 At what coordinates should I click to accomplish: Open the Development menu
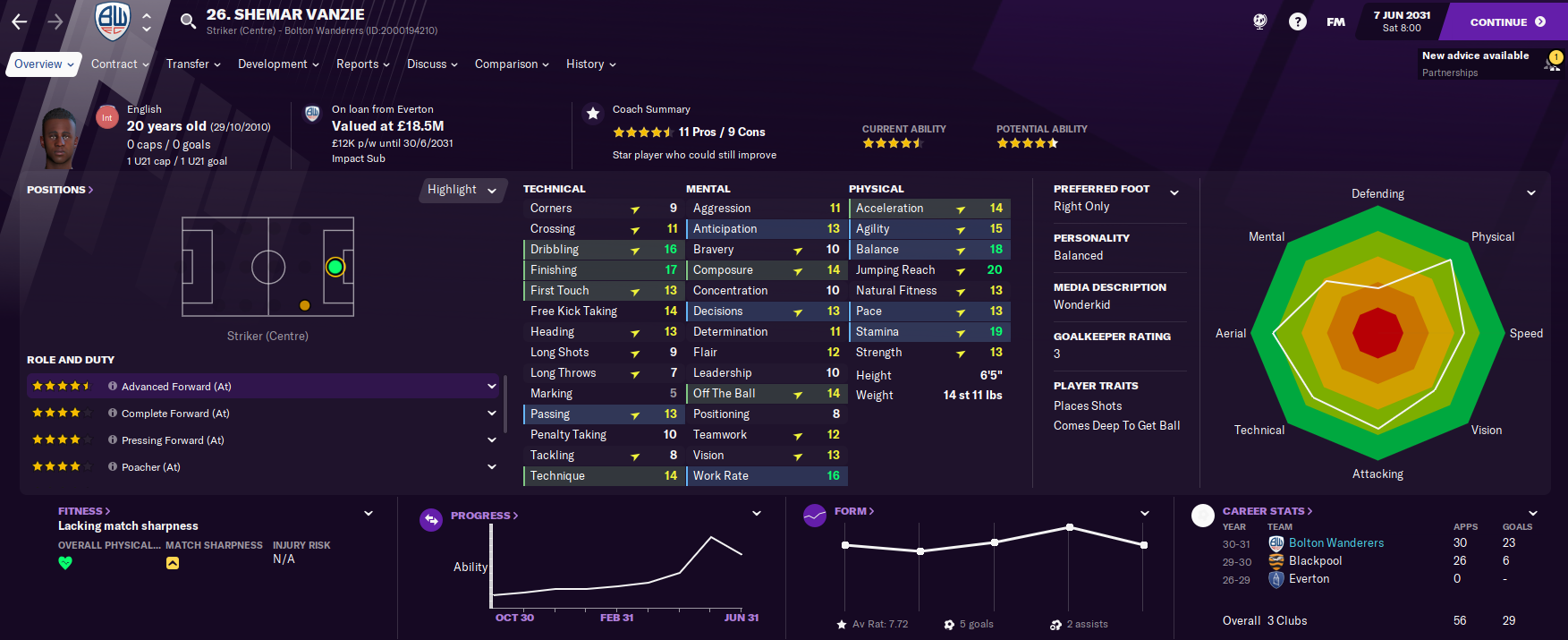point(278,64)
